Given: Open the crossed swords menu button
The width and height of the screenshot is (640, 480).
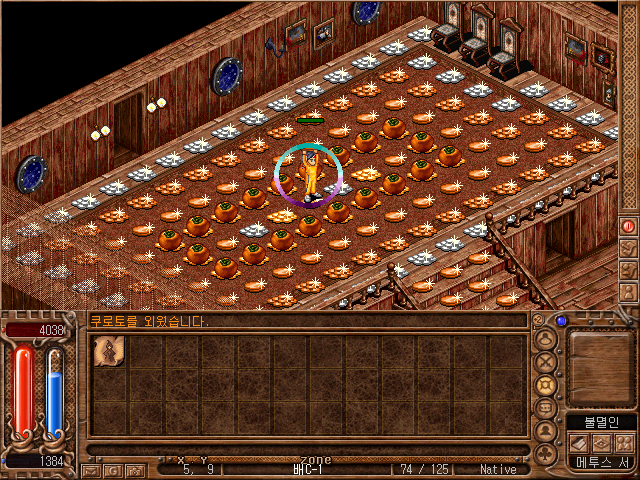Looking at the screenshot, I should 546,363.
